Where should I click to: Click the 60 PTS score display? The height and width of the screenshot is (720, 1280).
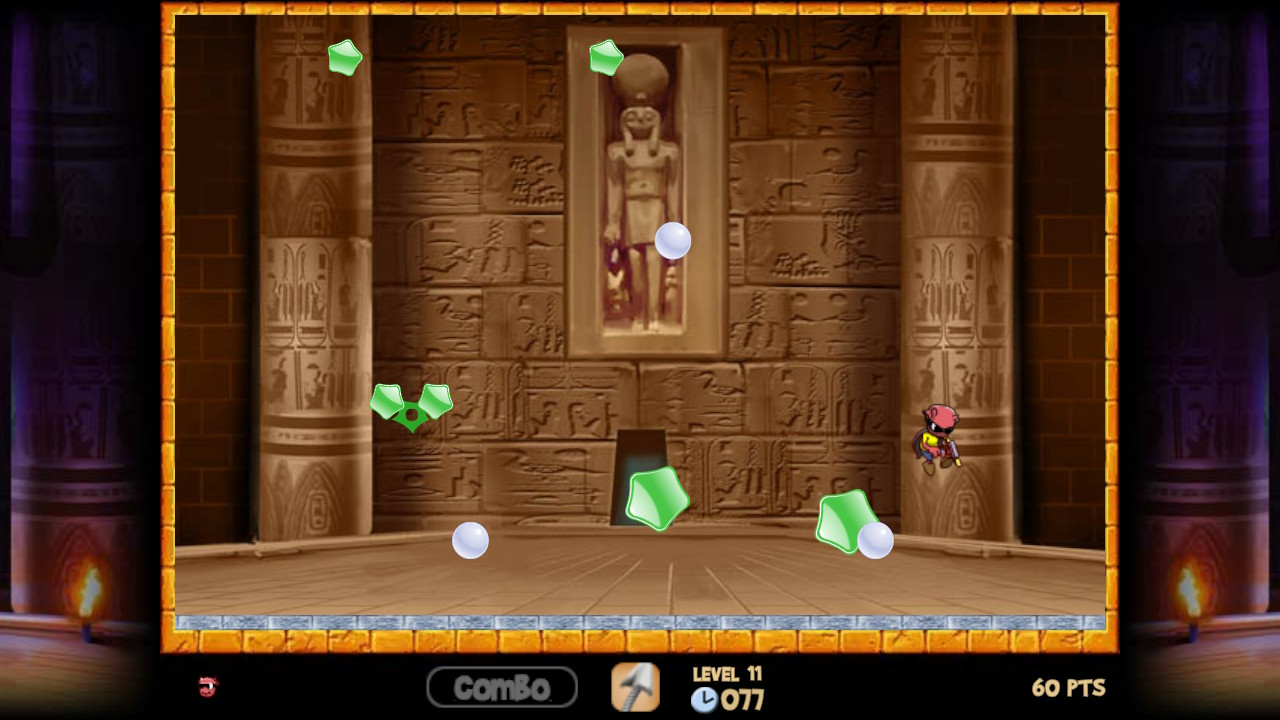(1068, 687)
